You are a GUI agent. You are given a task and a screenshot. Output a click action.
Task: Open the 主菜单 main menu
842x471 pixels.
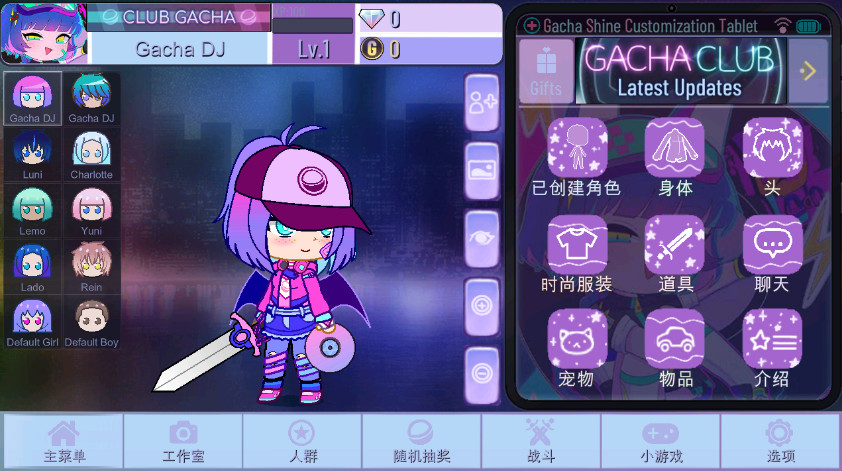pos(63,441)
